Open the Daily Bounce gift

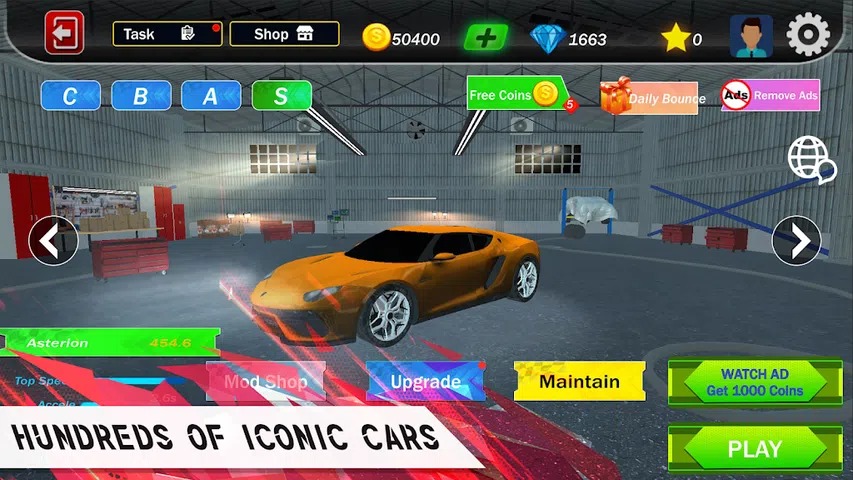[x=649, y=97]
